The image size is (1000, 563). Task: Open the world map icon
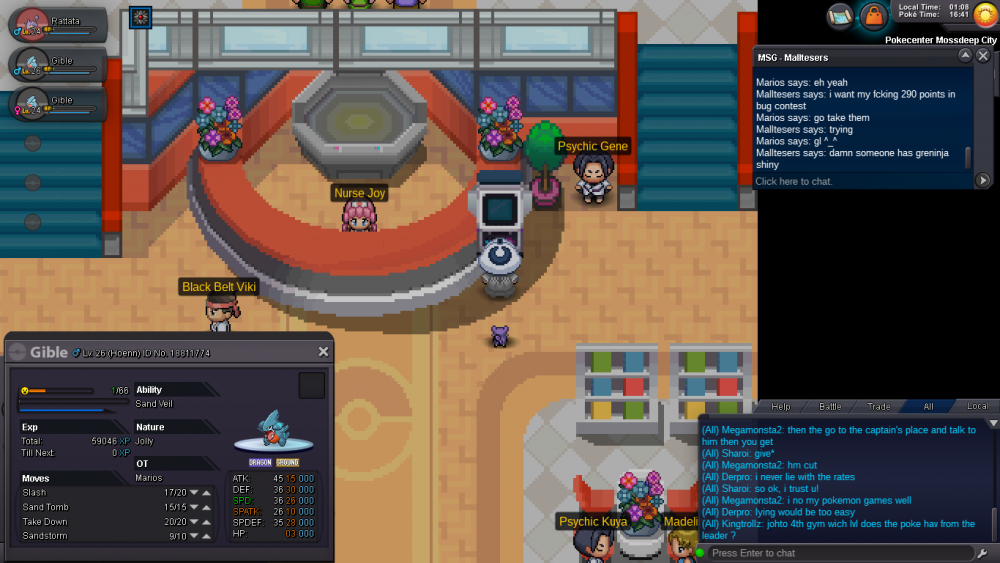point(841,16)
